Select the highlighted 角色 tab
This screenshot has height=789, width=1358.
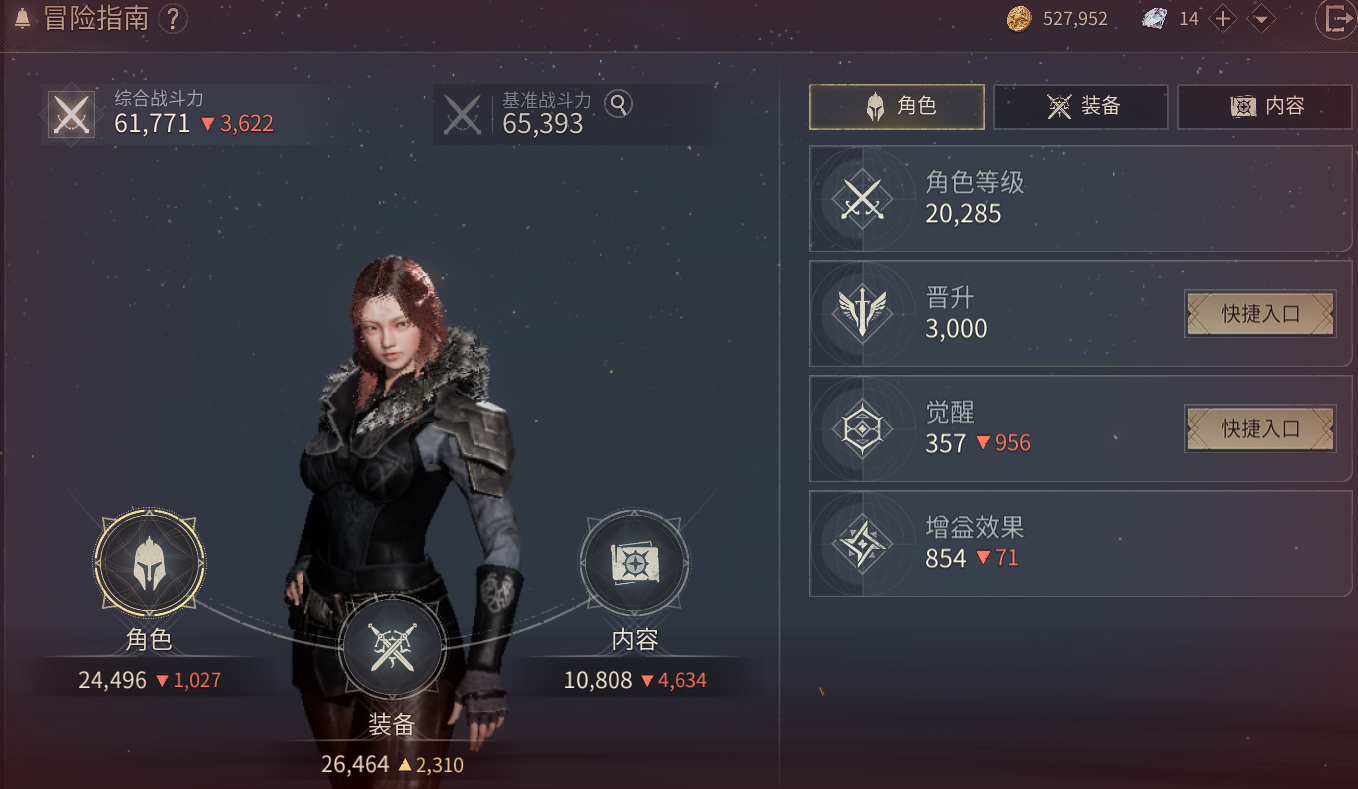click(896, 107)
